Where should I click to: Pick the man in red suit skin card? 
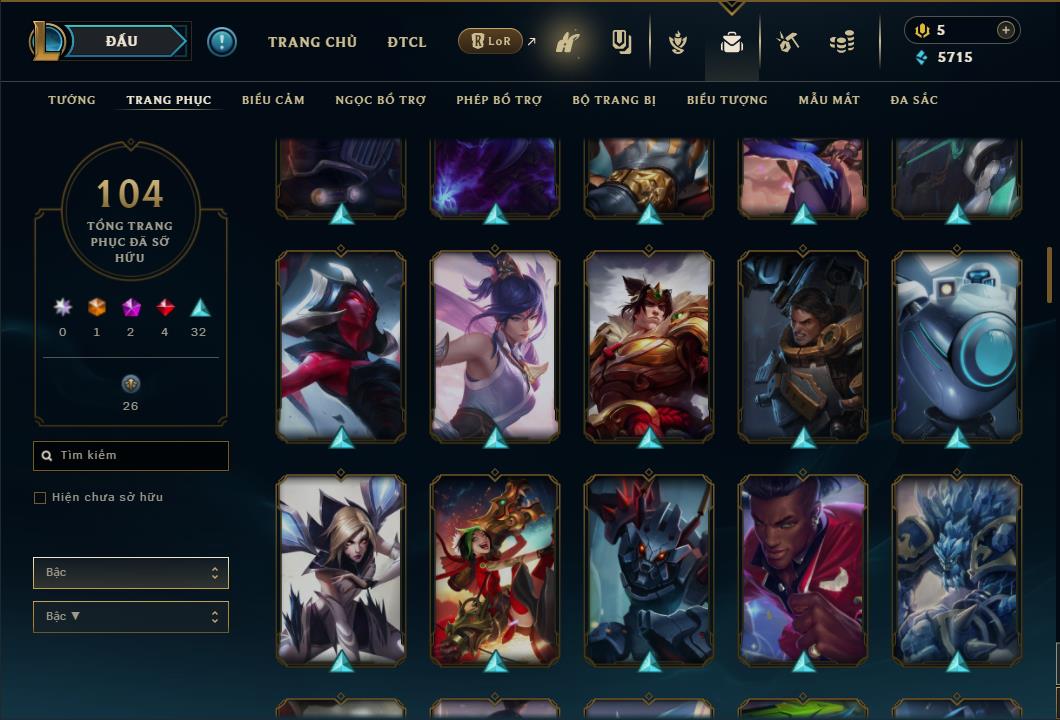pos(803,570)
